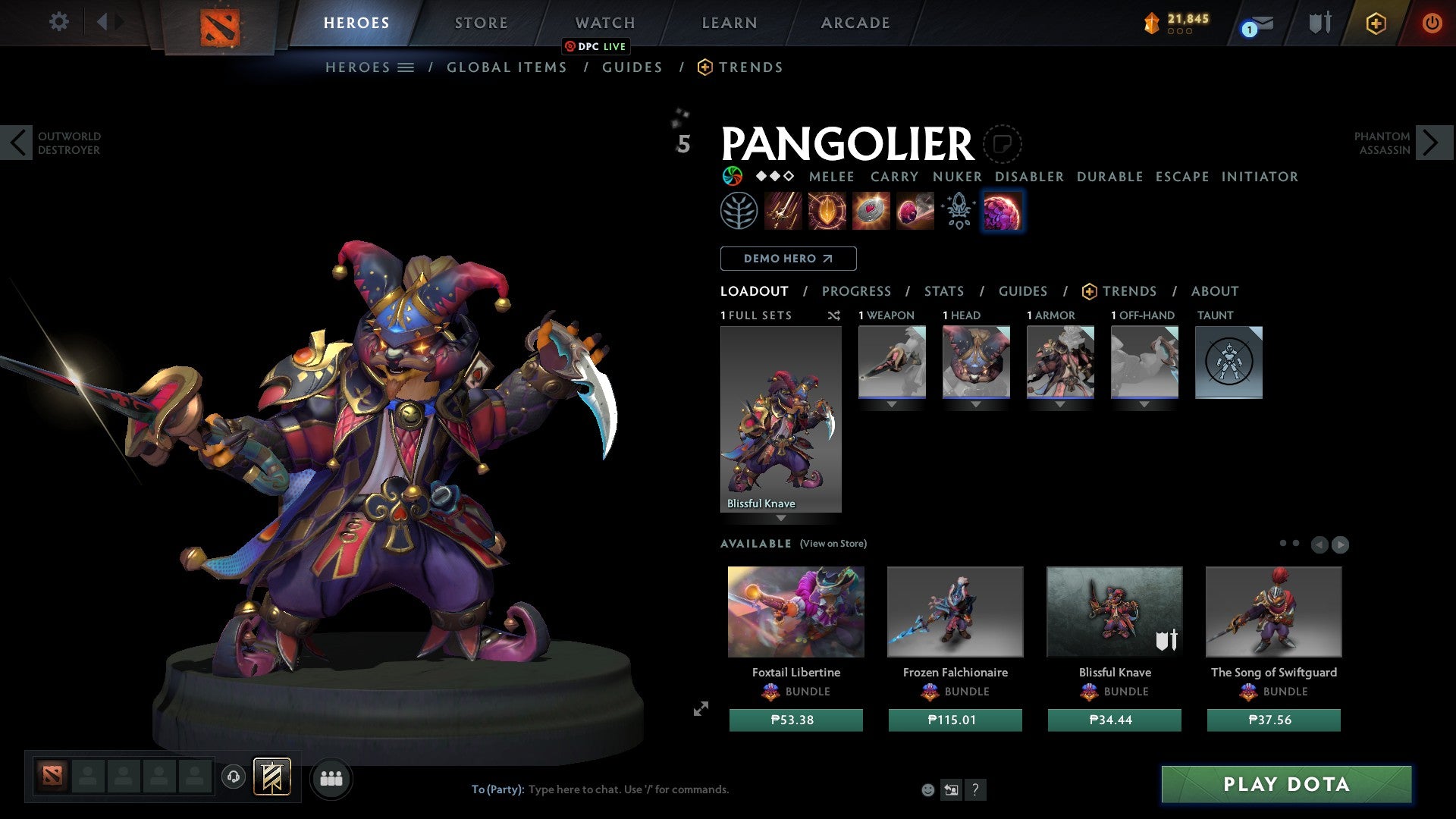
Task: Start matchmaking with Play Dota button
Action: [x=1286, y=784]
